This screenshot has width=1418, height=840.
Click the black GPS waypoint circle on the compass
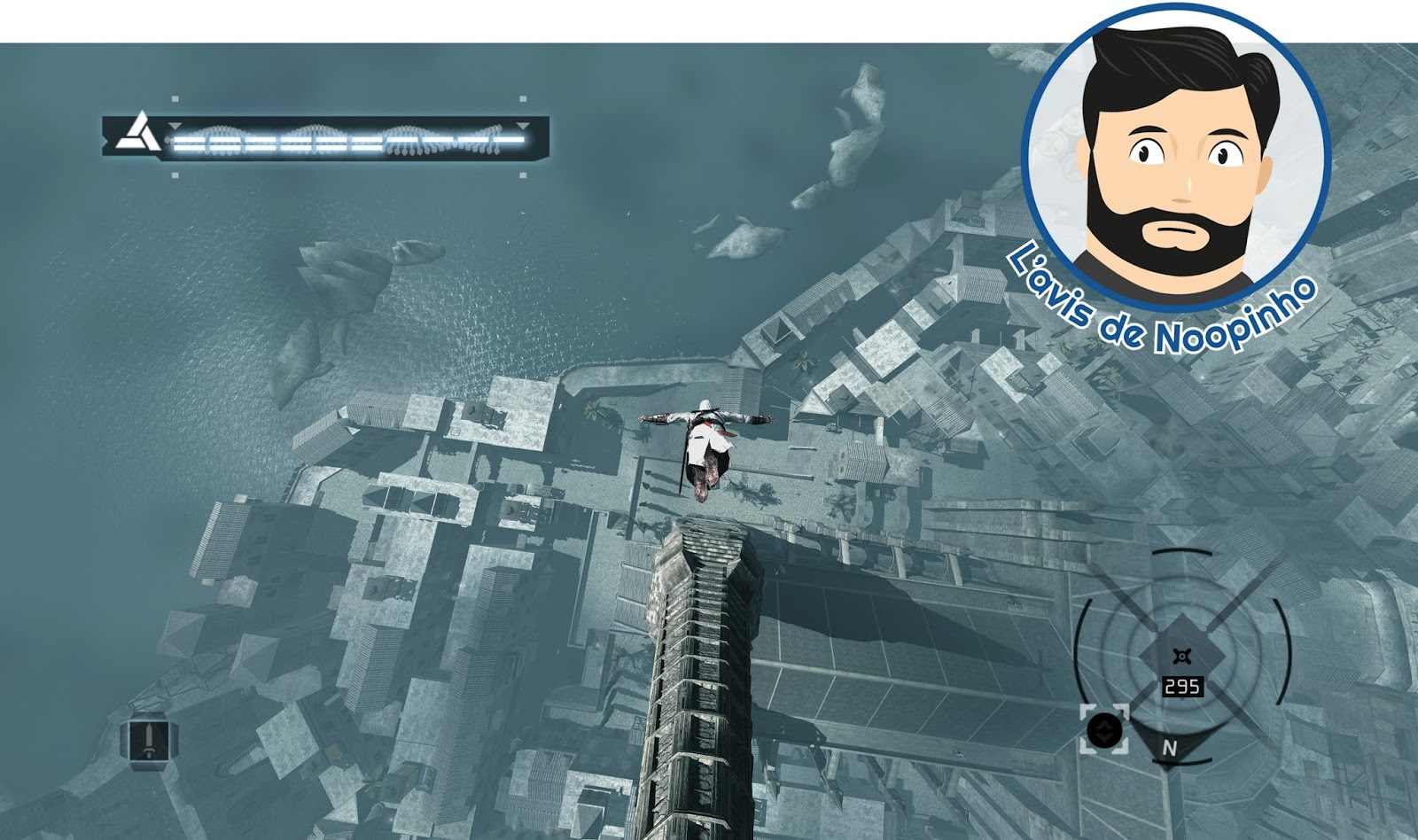tap(1104, 730)
